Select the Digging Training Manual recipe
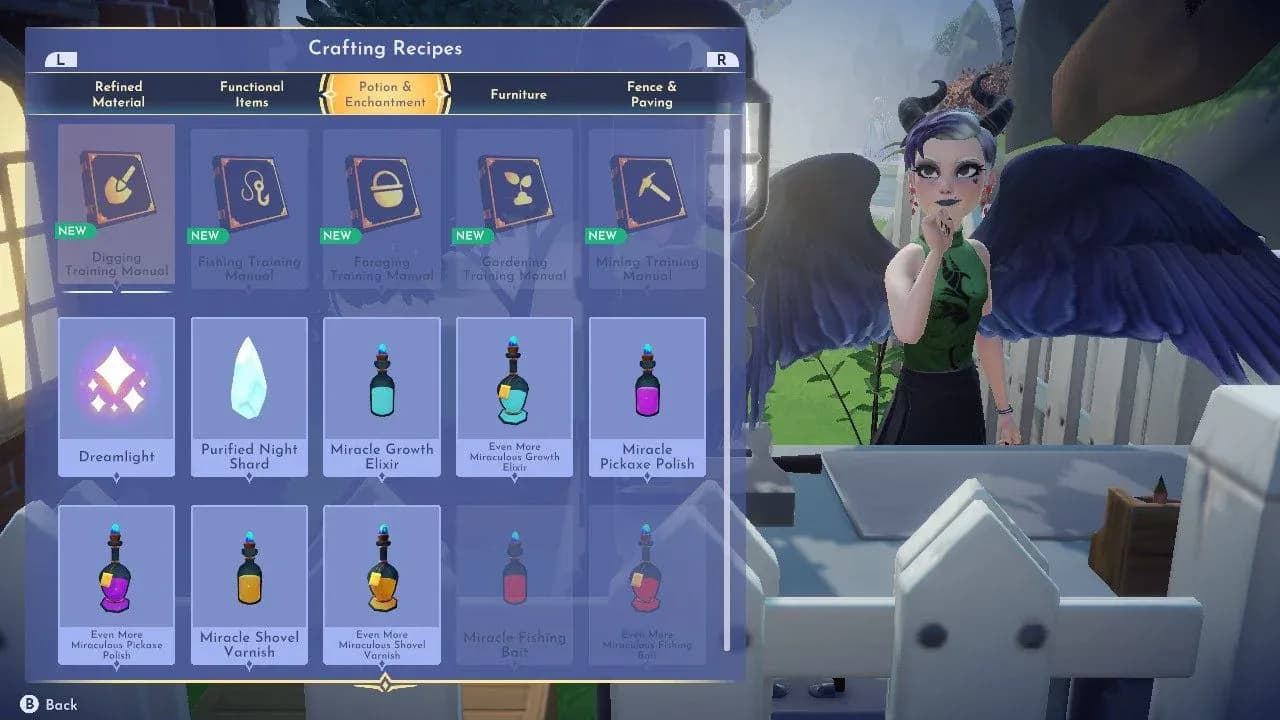The width and height of the screenshot is (1280, 720). pos(116,205)
